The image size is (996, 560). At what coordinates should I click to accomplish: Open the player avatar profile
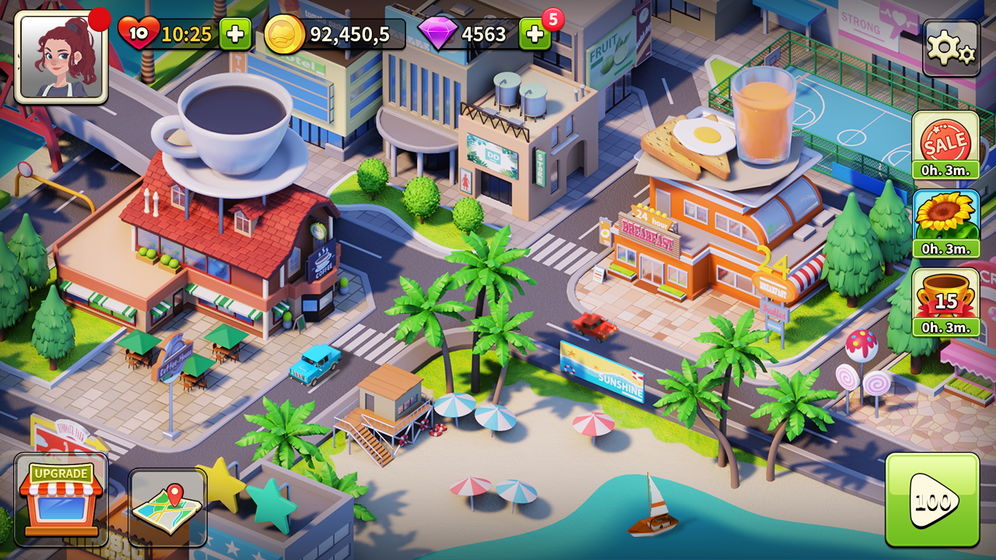pyautogui.click(x=60, y=56)
